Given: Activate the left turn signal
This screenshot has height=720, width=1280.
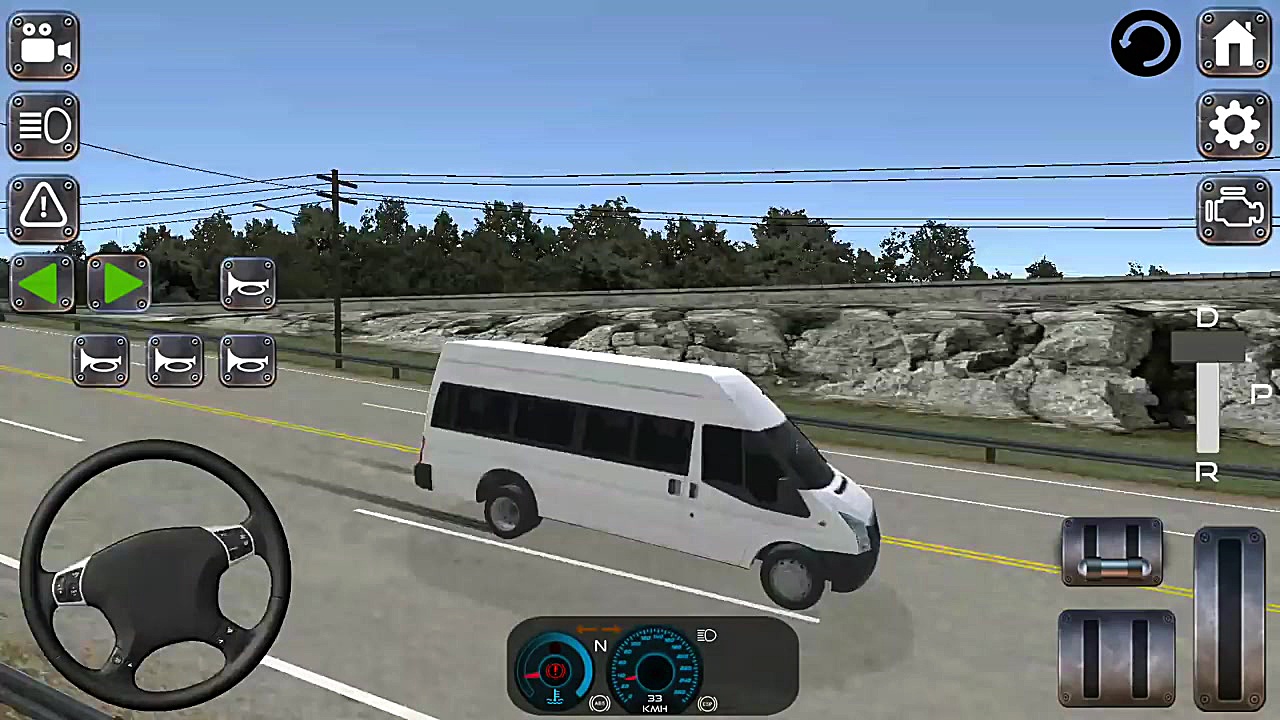Looking at the screenshot, I should (43, 285).
